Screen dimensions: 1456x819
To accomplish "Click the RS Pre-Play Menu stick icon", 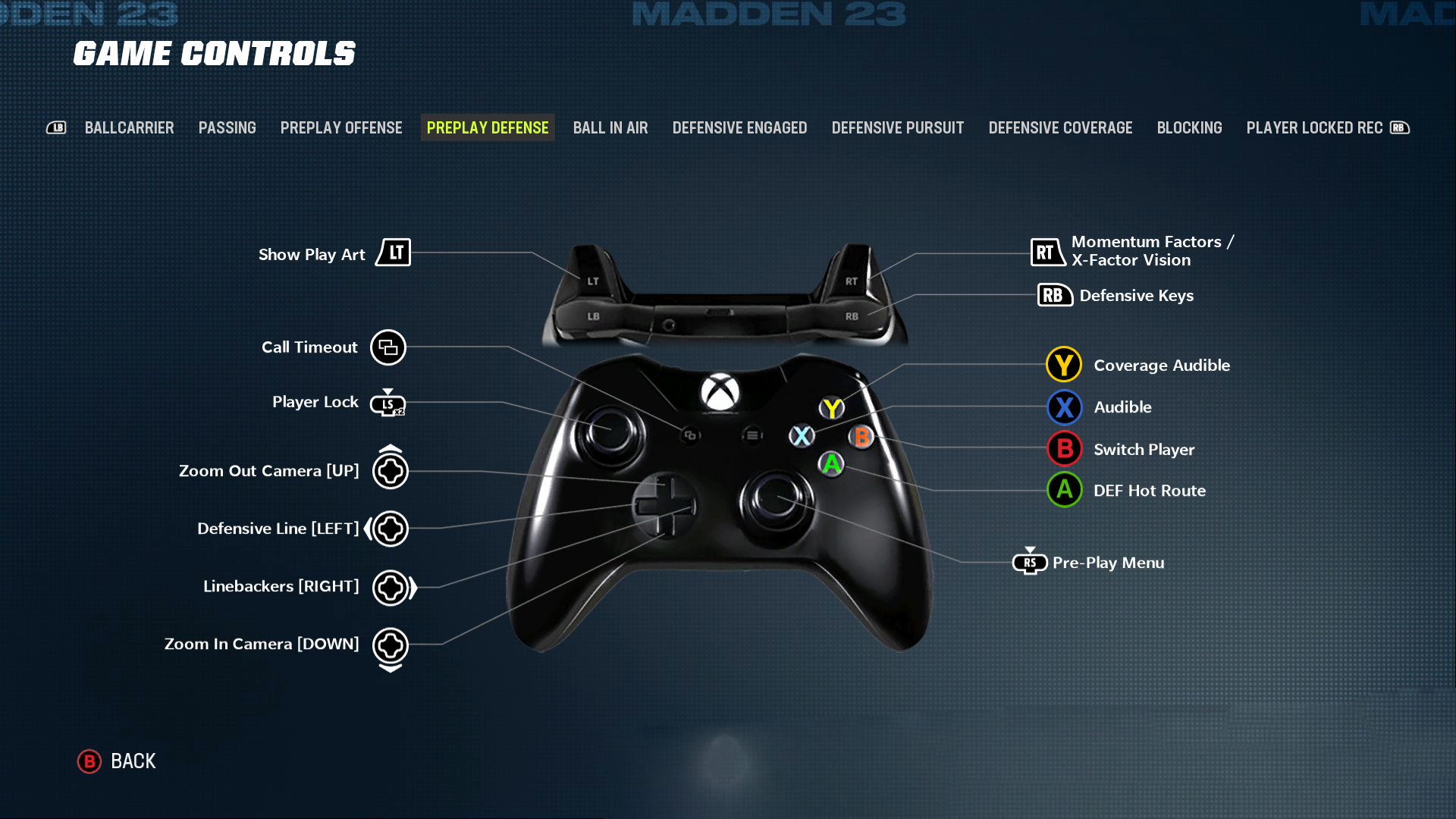I will (1030, 563).
